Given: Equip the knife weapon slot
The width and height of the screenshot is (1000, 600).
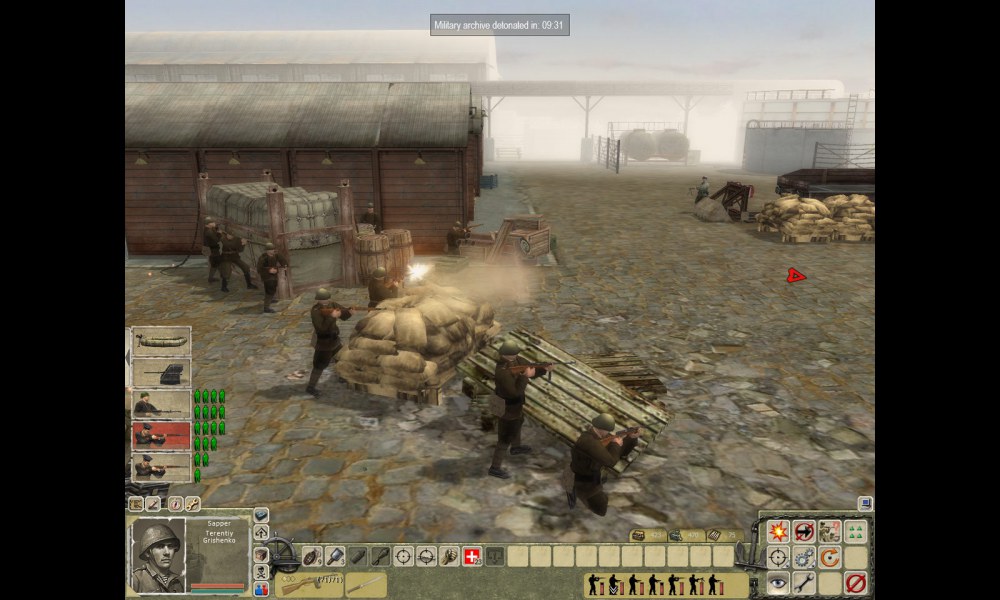Looking at the screenshot, I should point(366,584).
